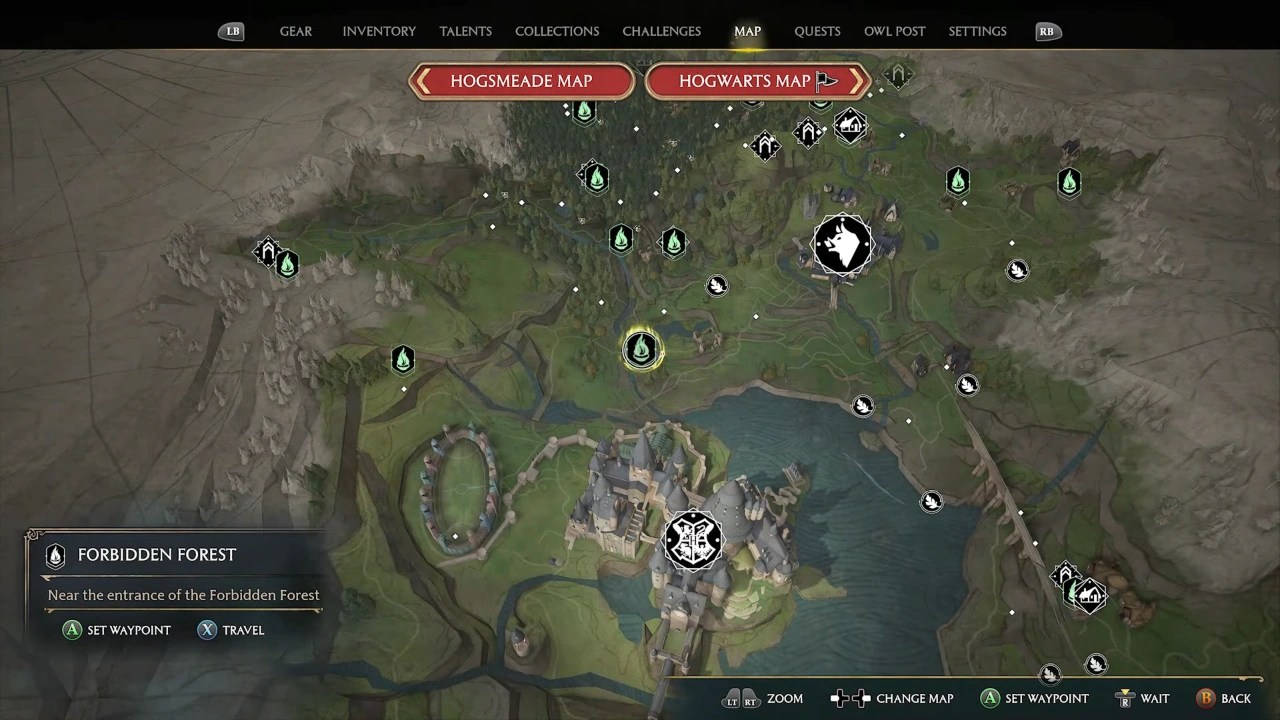Select the ruin tower icon beside Hogsmeade hamlet
The image size is (1280, 720).
click(808, 132)
